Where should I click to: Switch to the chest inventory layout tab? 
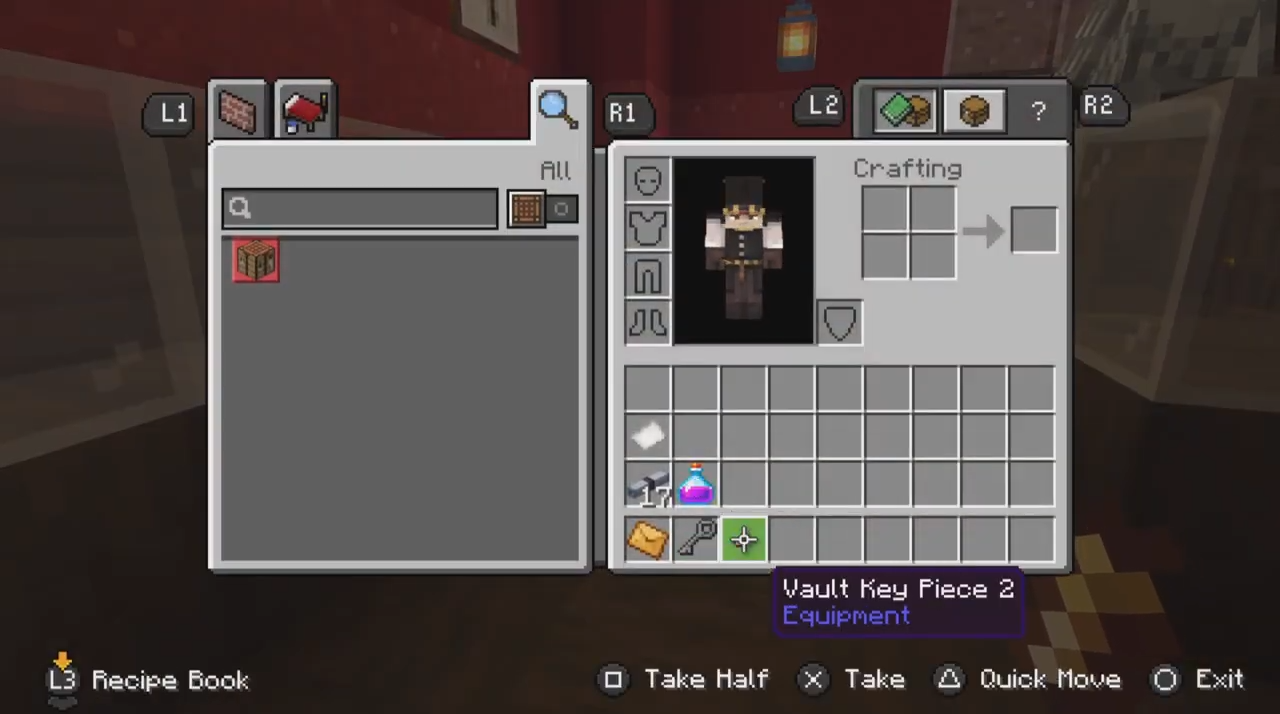tap(974, 110)
